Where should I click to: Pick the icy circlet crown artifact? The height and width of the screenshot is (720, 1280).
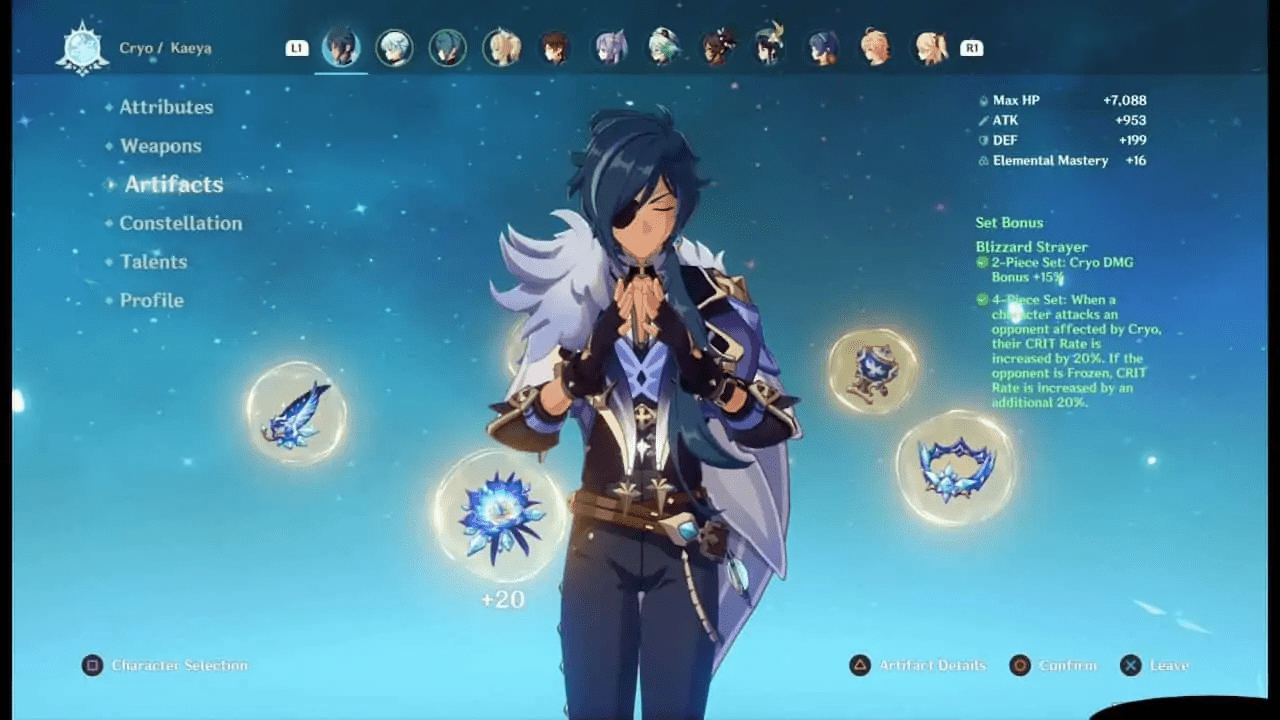click(x=956, y=468)
